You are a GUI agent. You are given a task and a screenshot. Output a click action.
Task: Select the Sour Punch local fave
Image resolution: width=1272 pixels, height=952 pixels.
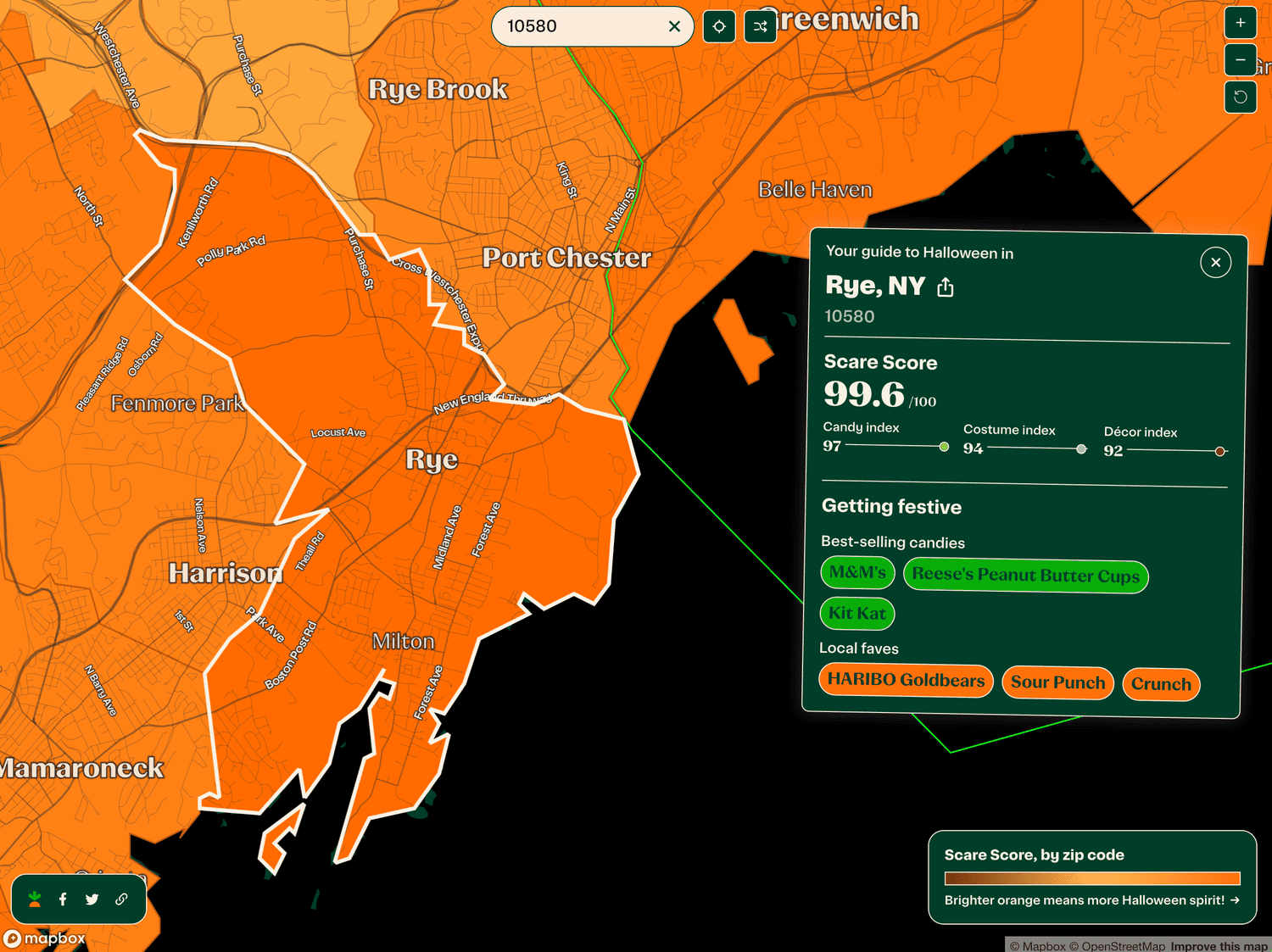coord(1057,682)
